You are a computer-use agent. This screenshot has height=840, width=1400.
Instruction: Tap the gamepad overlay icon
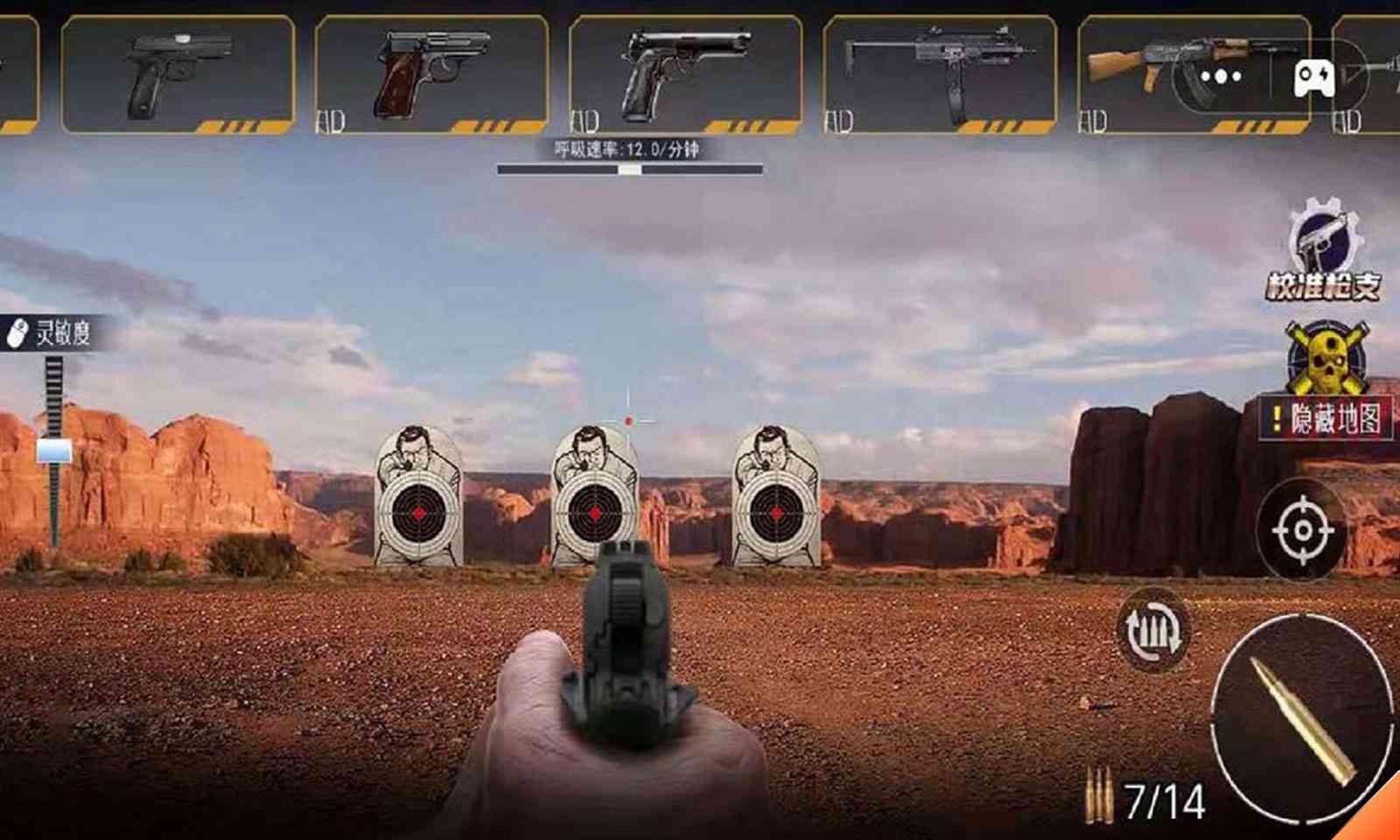pyautogui.click(x=1313, y=79)
